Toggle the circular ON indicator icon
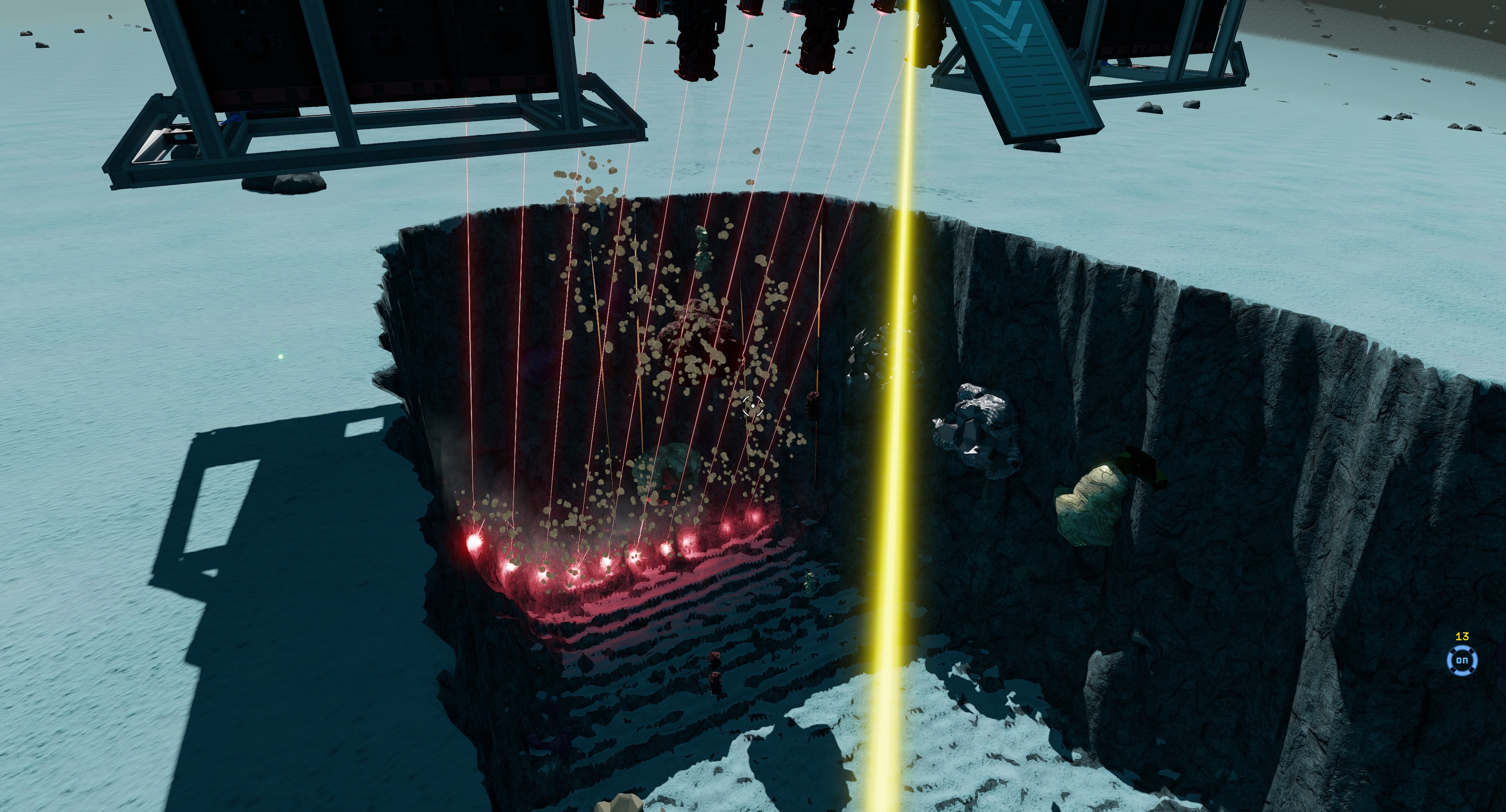1506x812 pixels. click(1462, 661)
